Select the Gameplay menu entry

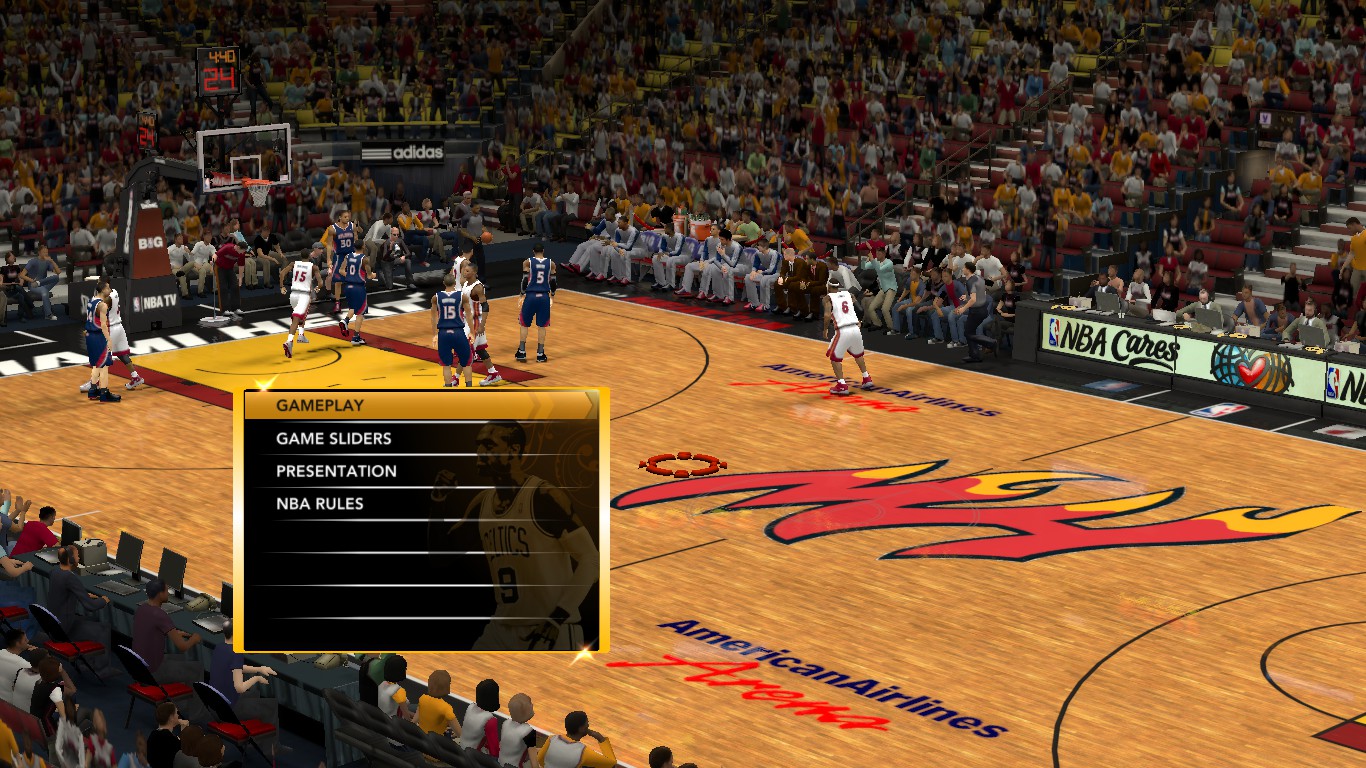click(320, 405)
